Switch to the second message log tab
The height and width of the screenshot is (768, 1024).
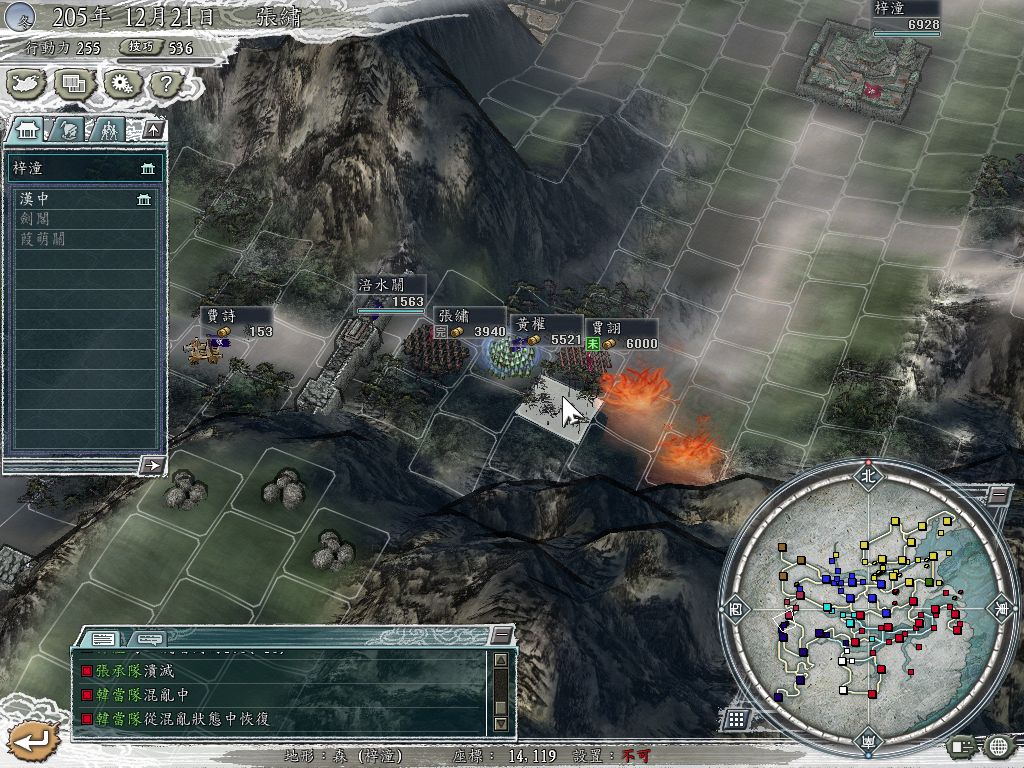point(149,638)
